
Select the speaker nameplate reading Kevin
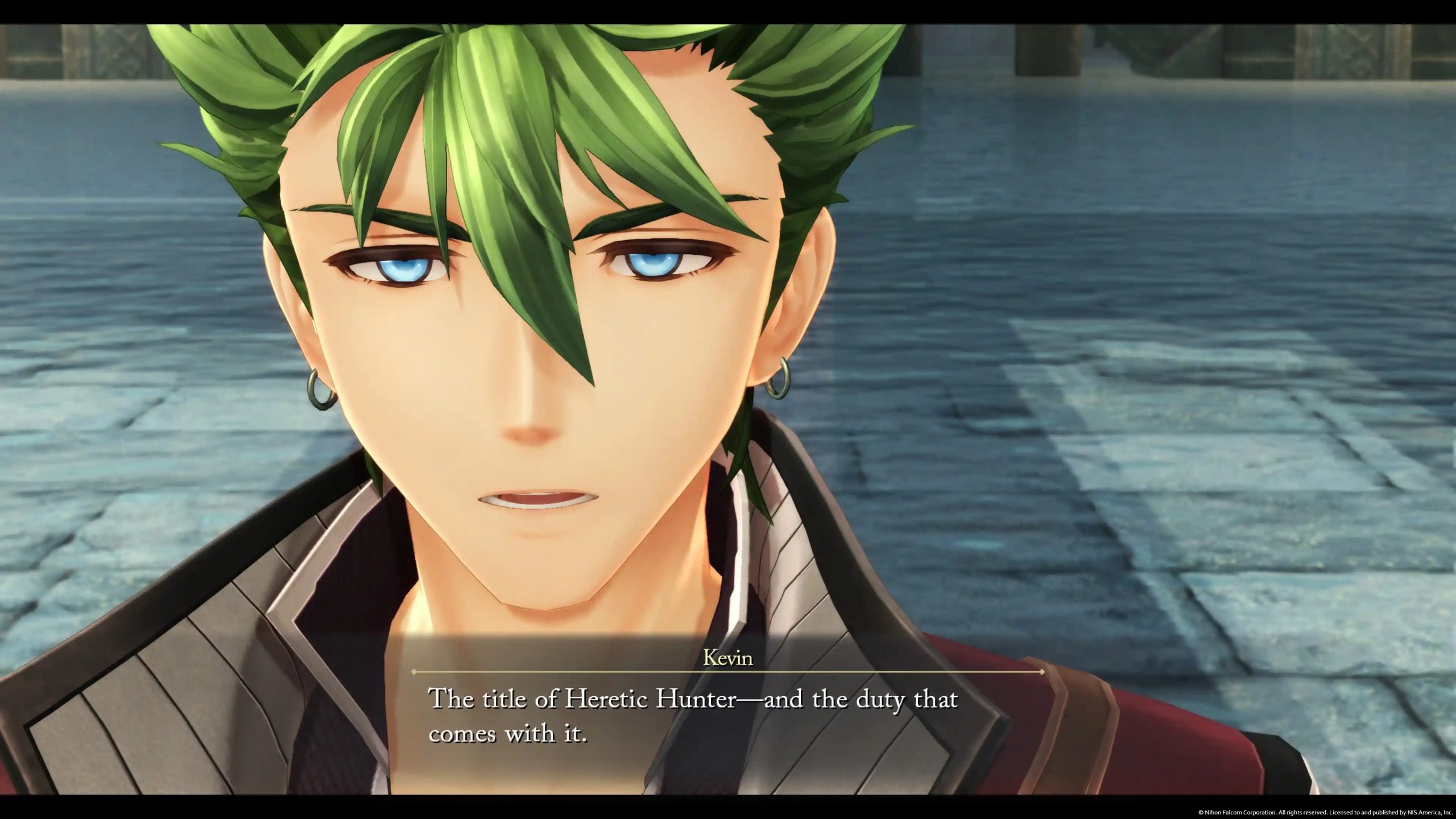(x=729, y=657)
